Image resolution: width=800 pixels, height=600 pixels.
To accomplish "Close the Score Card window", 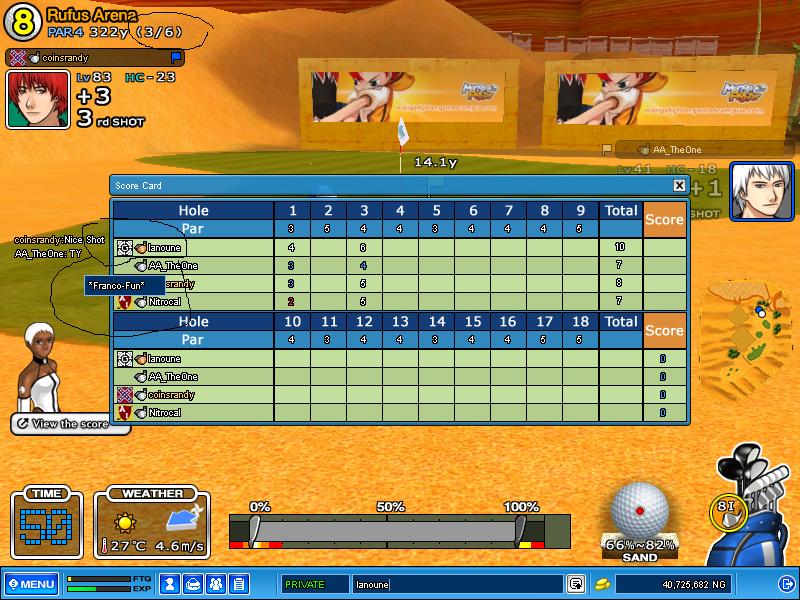I will [x=679, y=185].
